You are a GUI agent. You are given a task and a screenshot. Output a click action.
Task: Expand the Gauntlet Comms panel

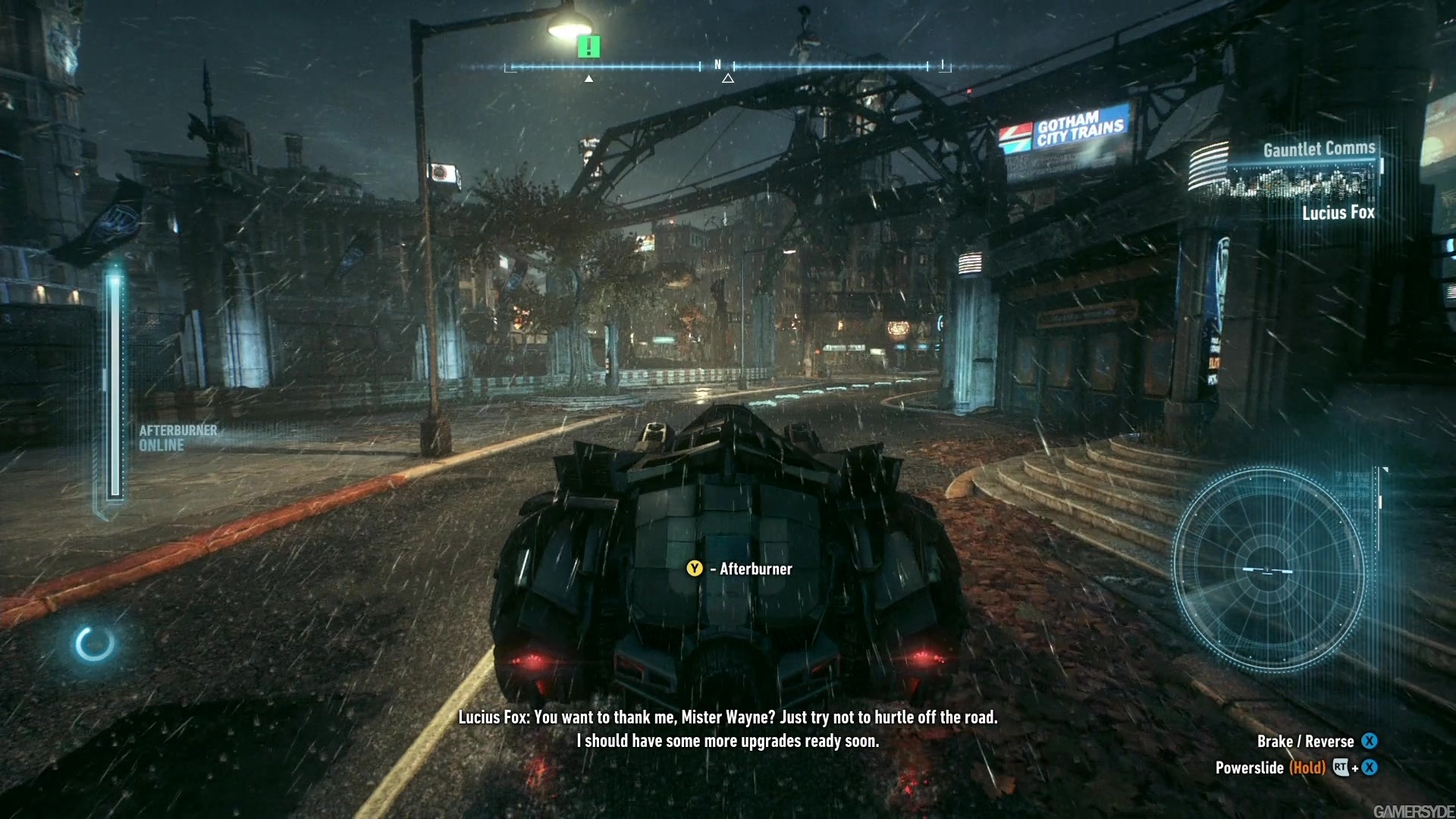pos(1318,149)
